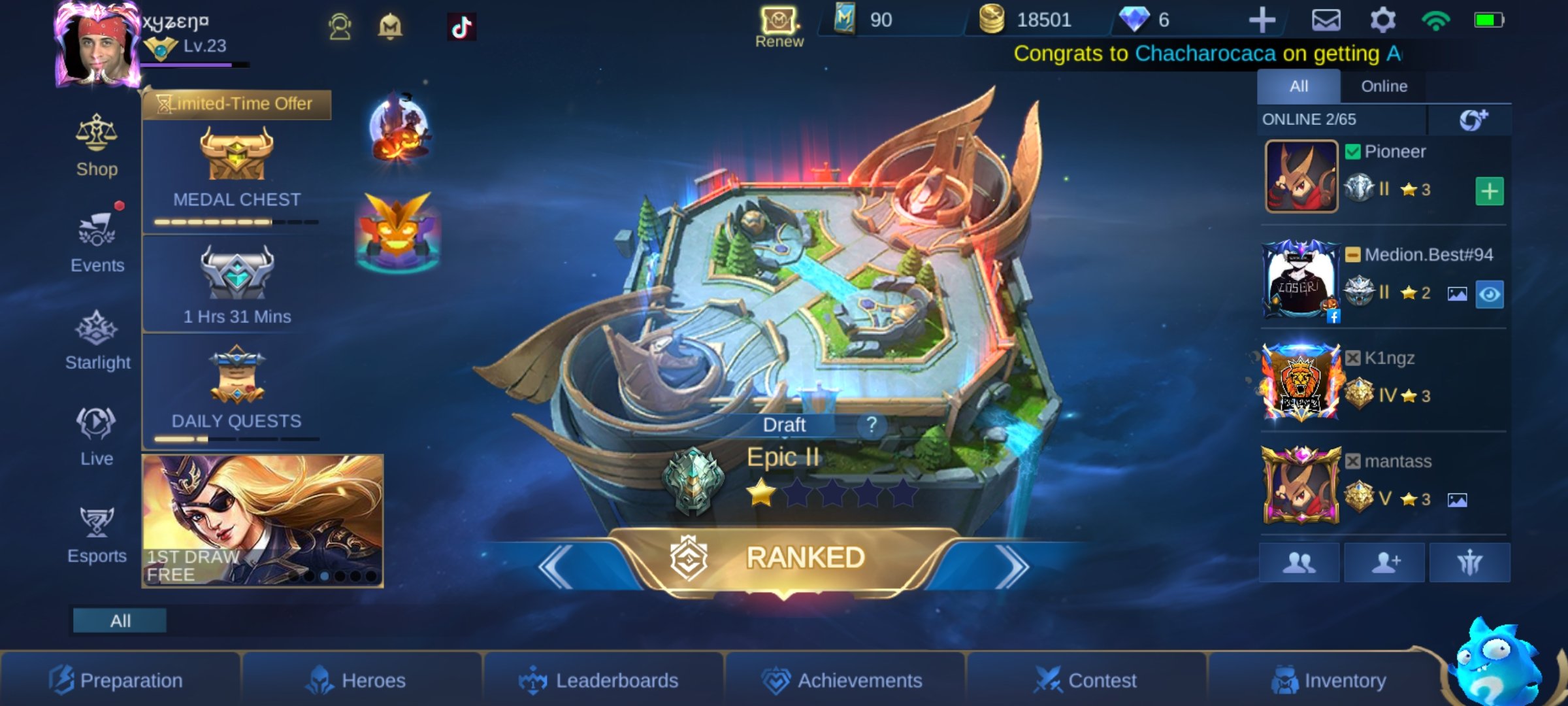Image resolution: width=1568 pixels, height=706 pixels.
Task: Show the Leaderboards
Action: click(x=600, y=681)
